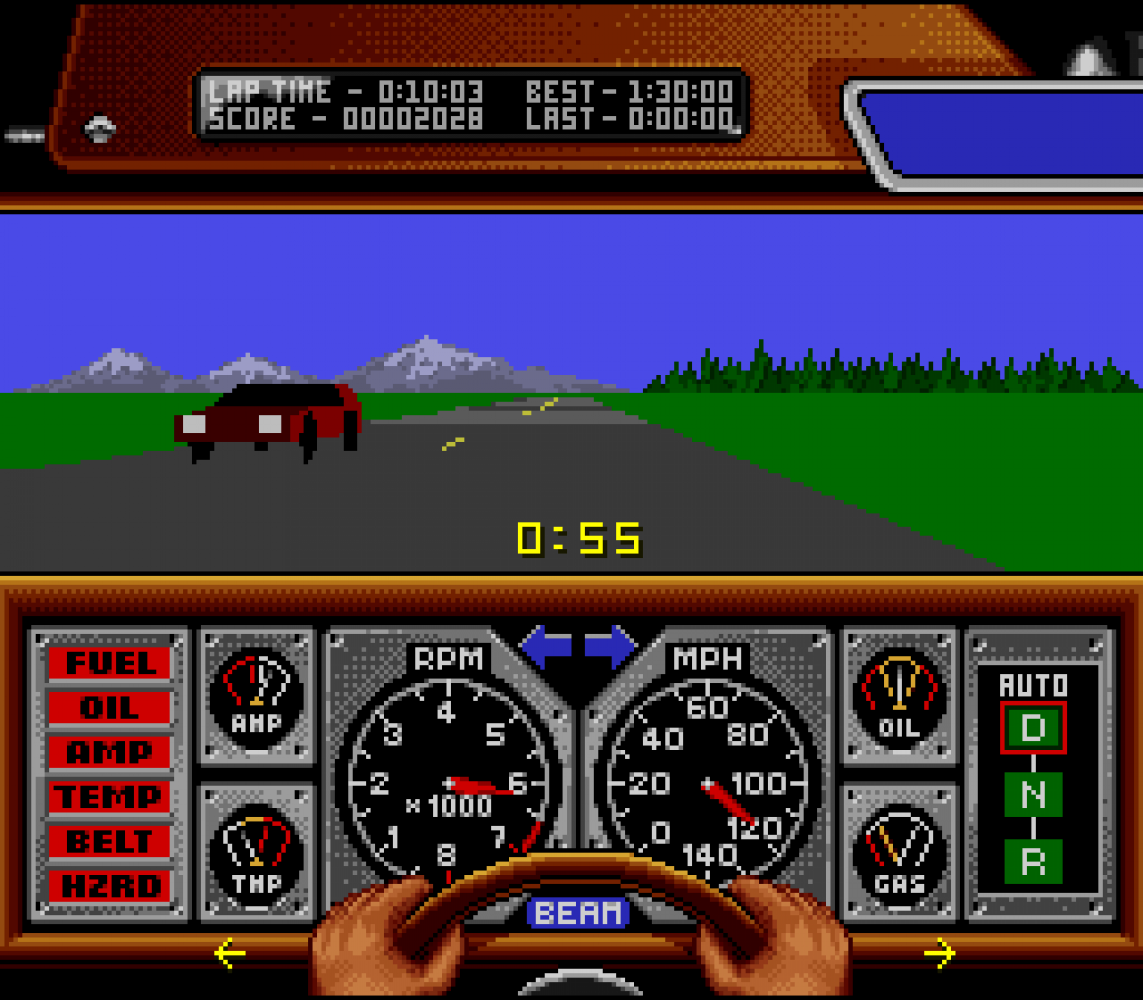Click the BELT warning light

click(110, 841)
